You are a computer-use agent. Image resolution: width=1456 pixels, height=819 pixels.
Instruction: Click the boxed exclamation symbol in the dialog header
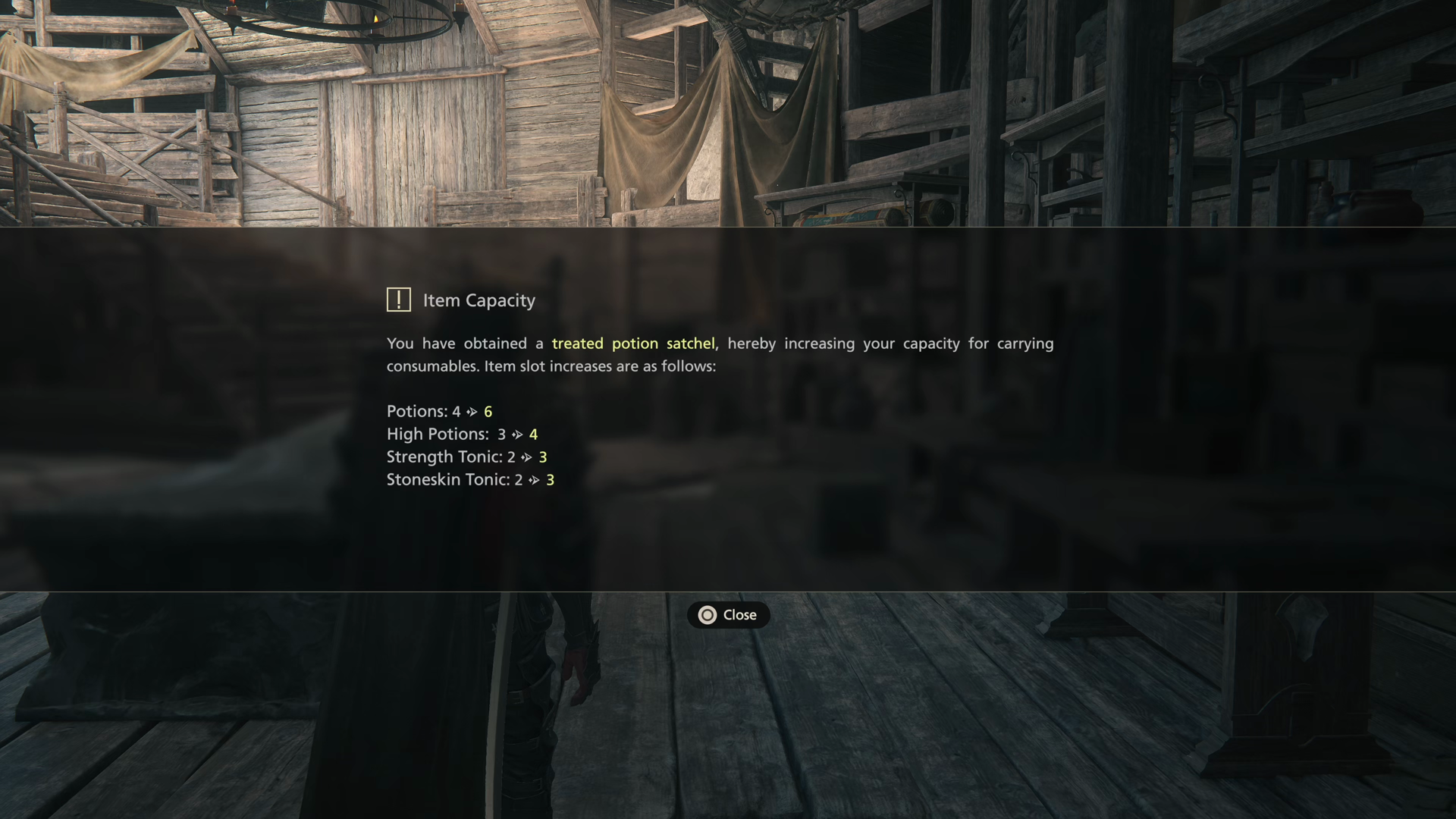(x=398, y=300)
